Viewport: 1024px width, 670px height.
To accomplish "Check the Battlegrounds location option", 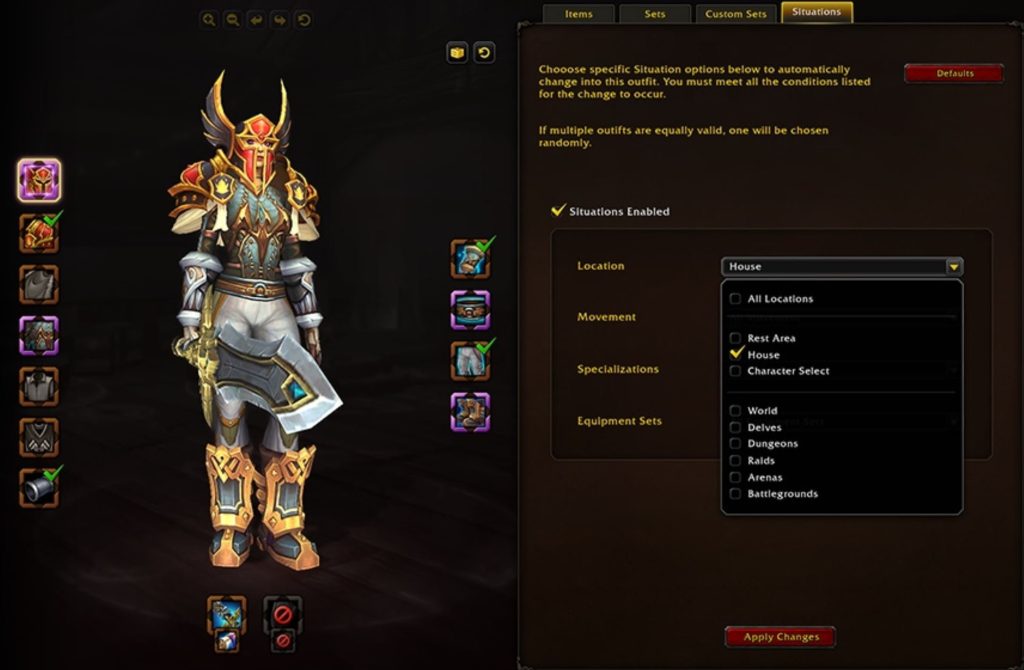I will pyautogui.click(x=736, y=494).
